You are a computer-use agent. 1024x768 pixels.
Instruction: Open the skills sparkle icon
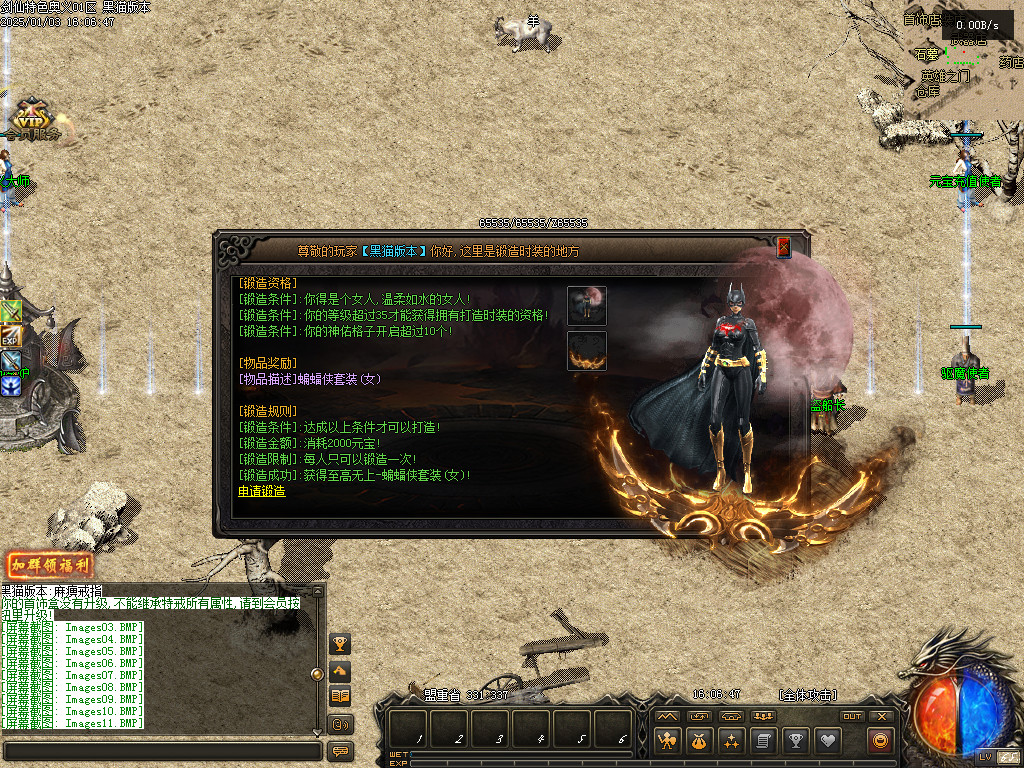[732, 741]
